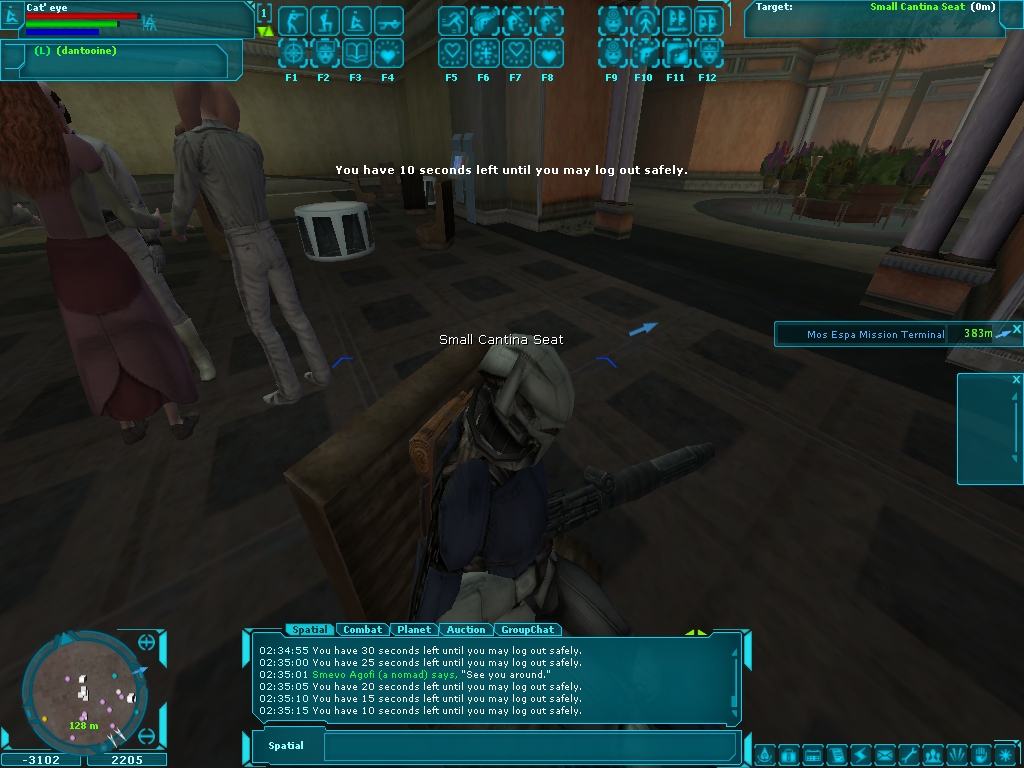Zoom out the radar minimap
This screenshot has height=768, width=1024.
tap(146, 737)
